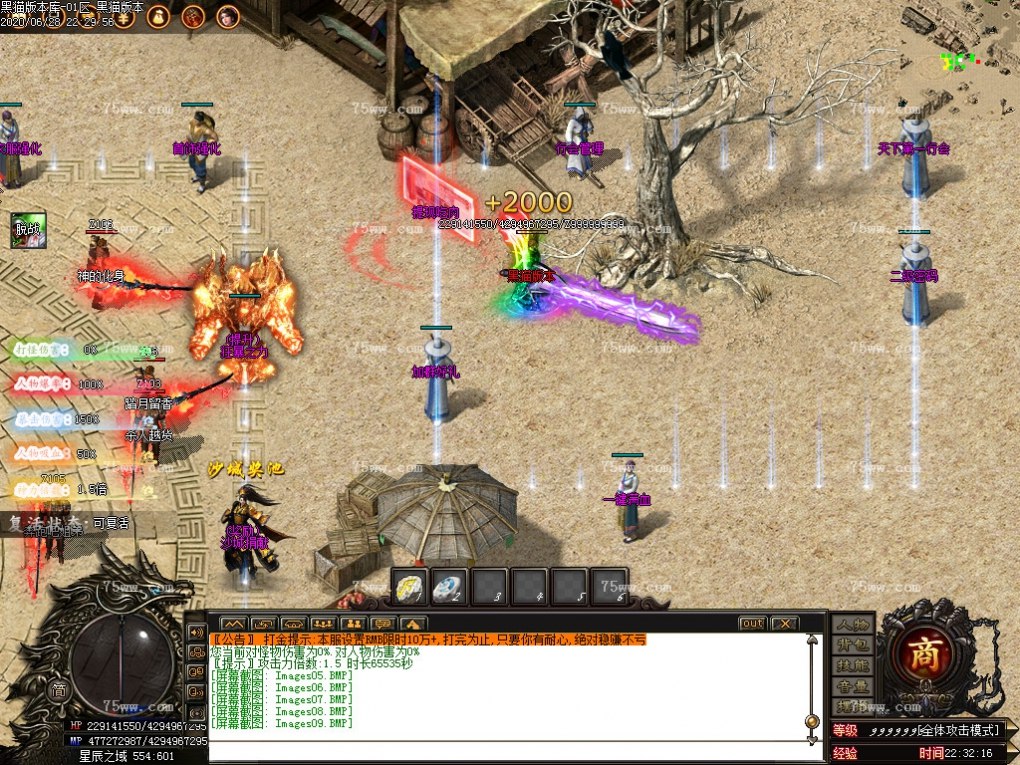
Task: Open the 背包 bag panel
Action: (852, 645)
